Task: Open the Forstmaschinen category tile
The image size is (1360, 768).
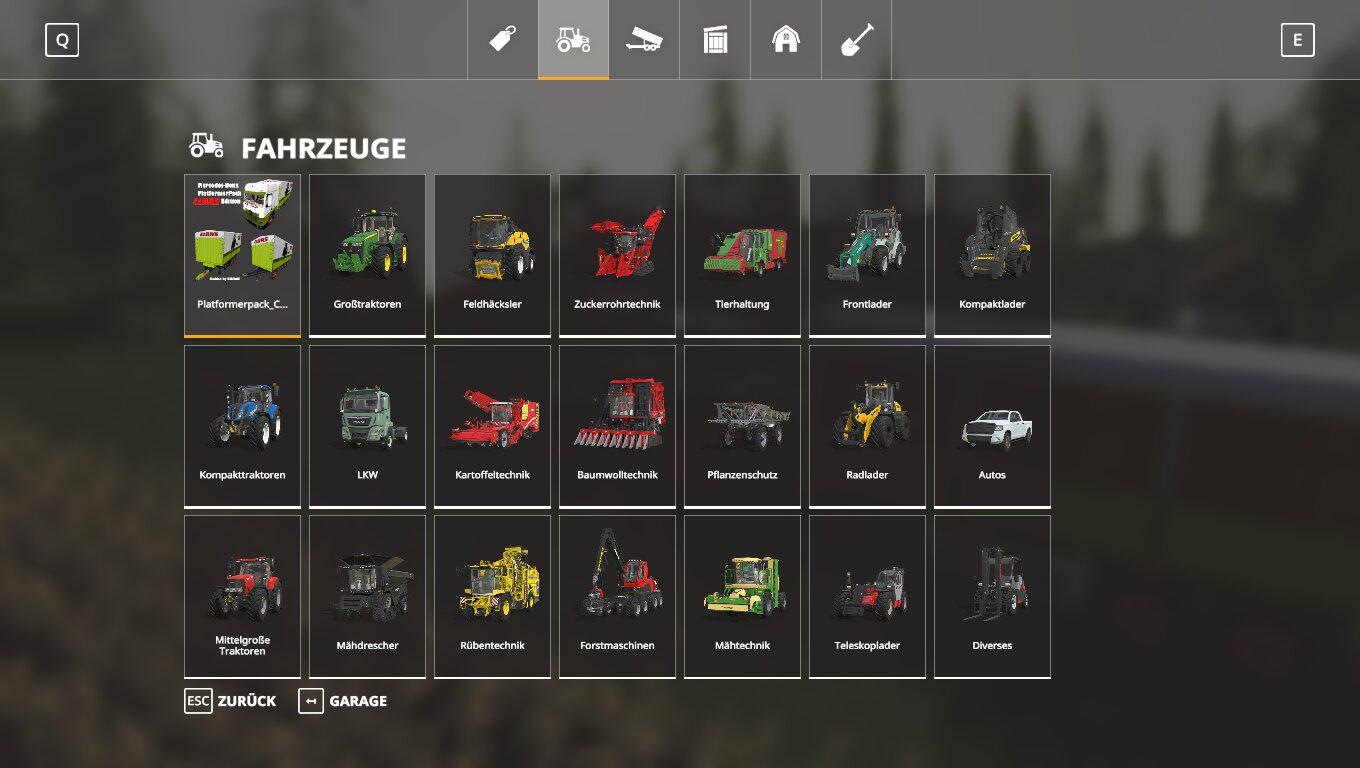Action: click(x=617, y=596)
